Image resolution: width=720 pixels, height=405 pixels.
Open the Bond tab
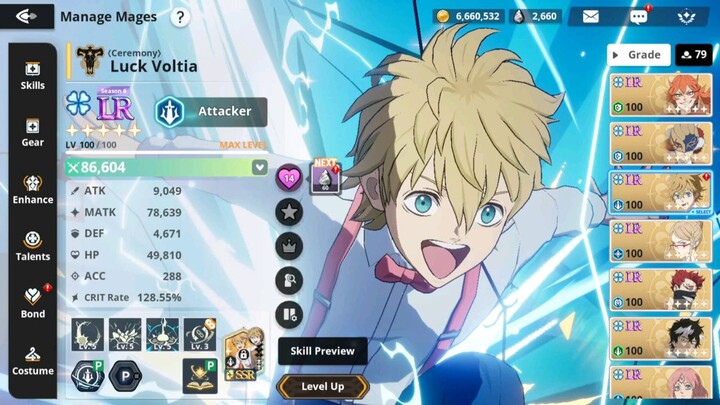[32, 304]
